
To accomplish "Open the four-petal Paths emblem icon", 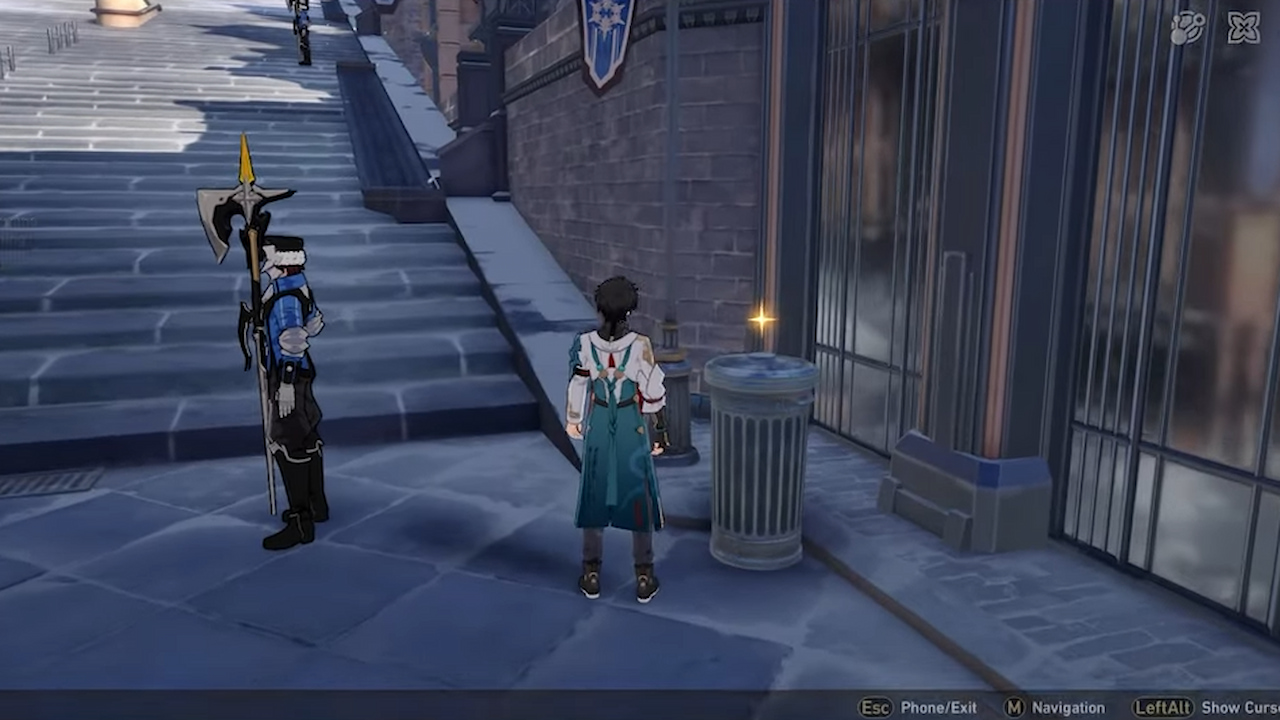I will click(x=1245, y=27).
